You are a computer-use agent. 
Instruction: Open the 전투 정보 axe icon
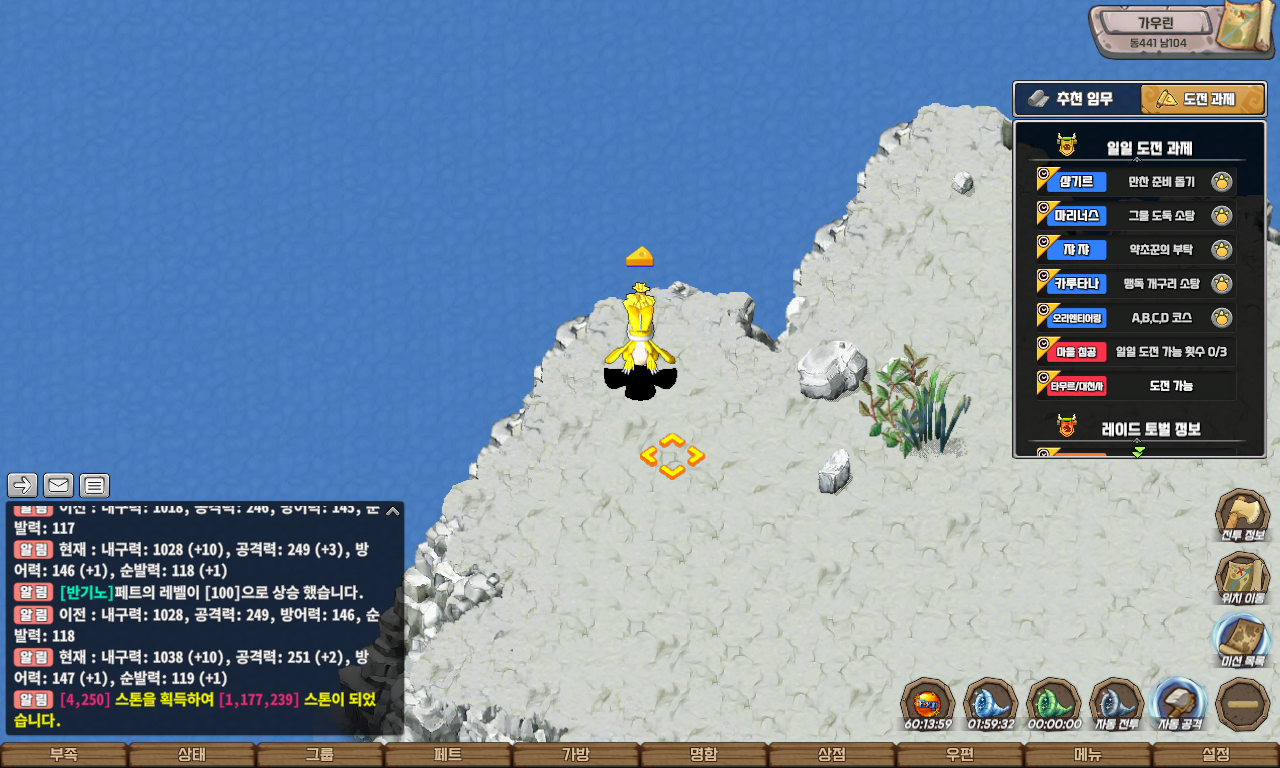pyautogui.click(x=1242, y=515)
